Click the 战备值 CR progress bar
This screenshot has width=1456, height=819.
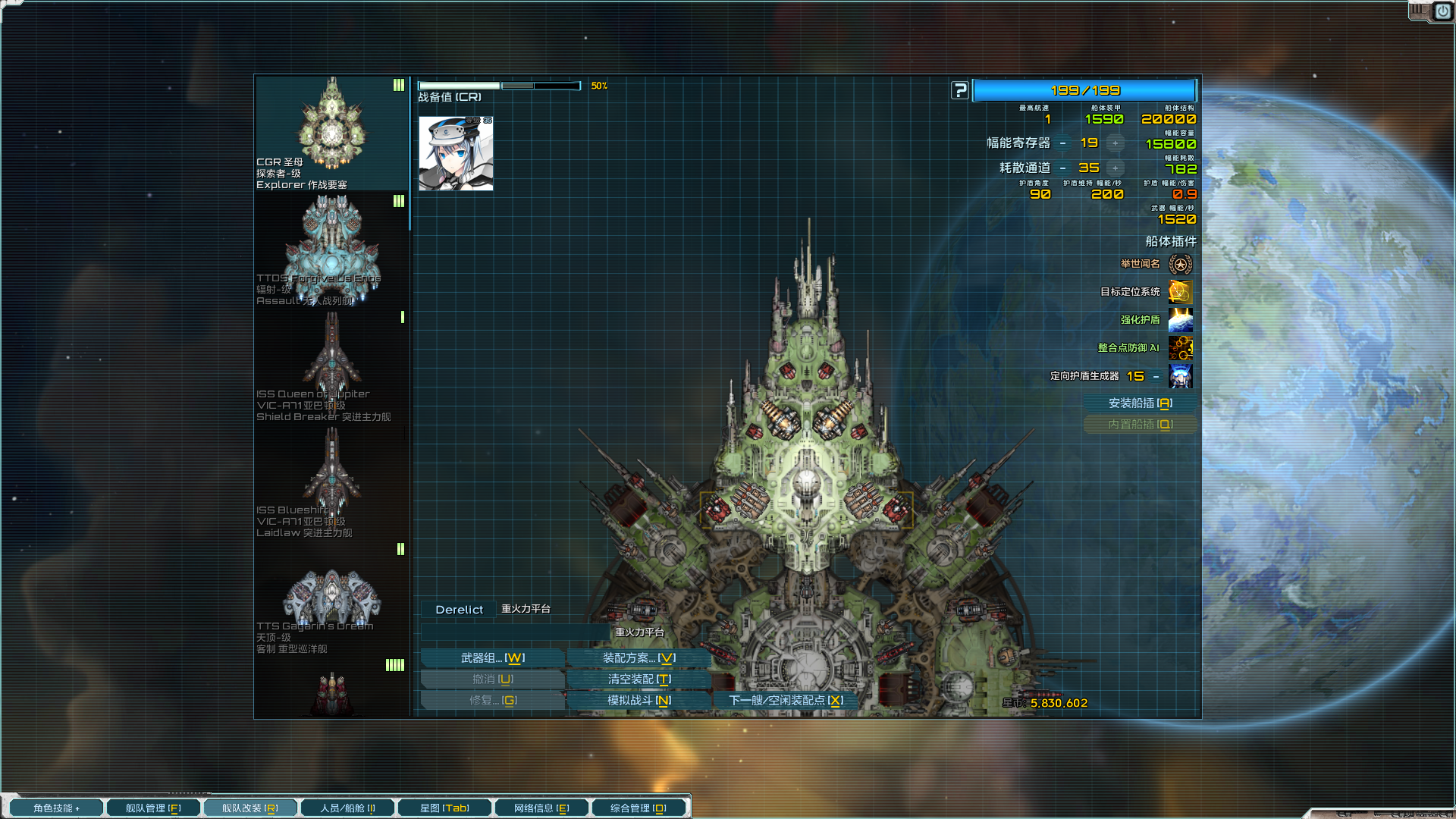pos(500,85)
